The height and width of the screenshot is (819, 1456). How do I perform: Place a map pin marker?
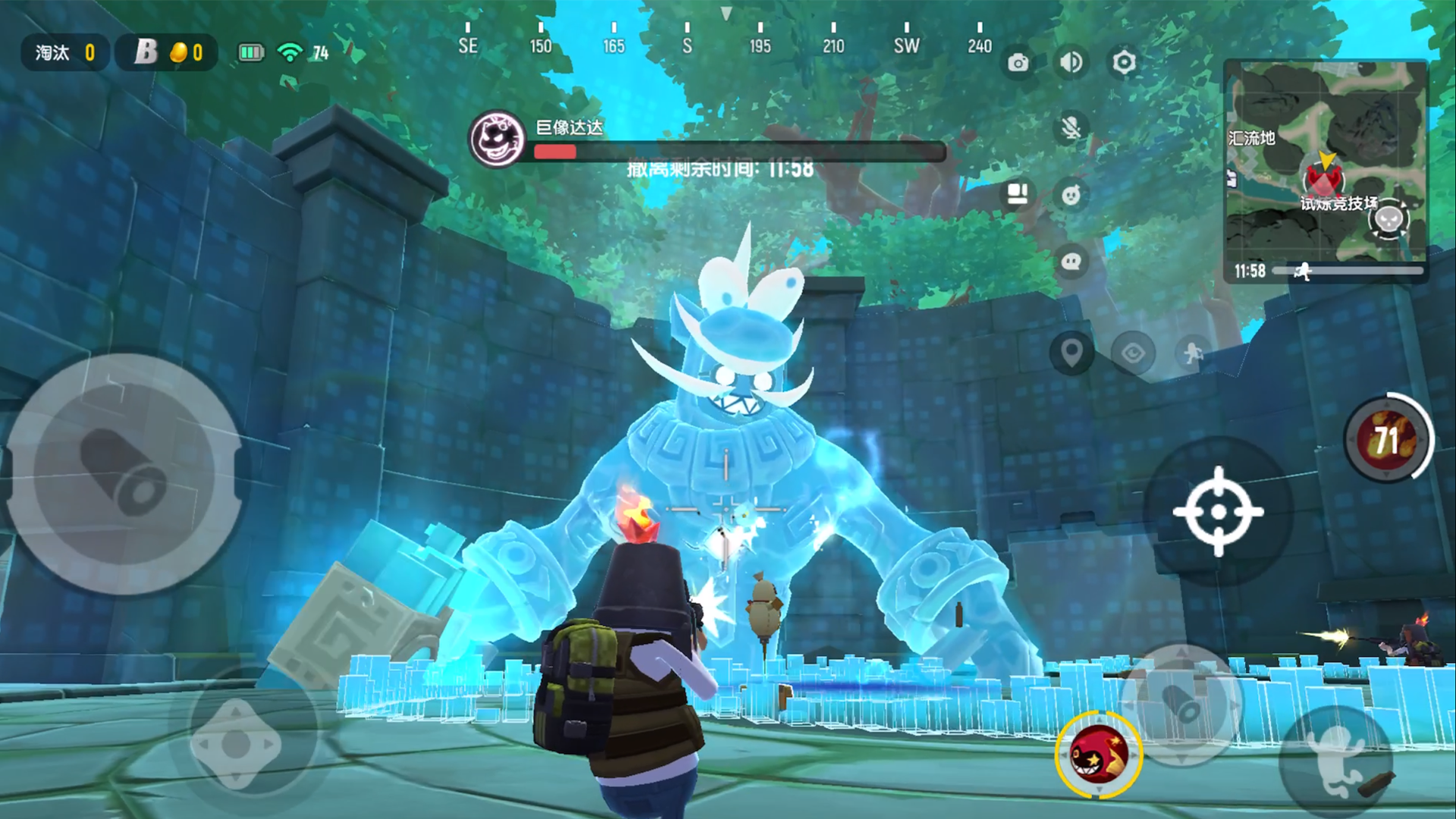(1071, 353)
